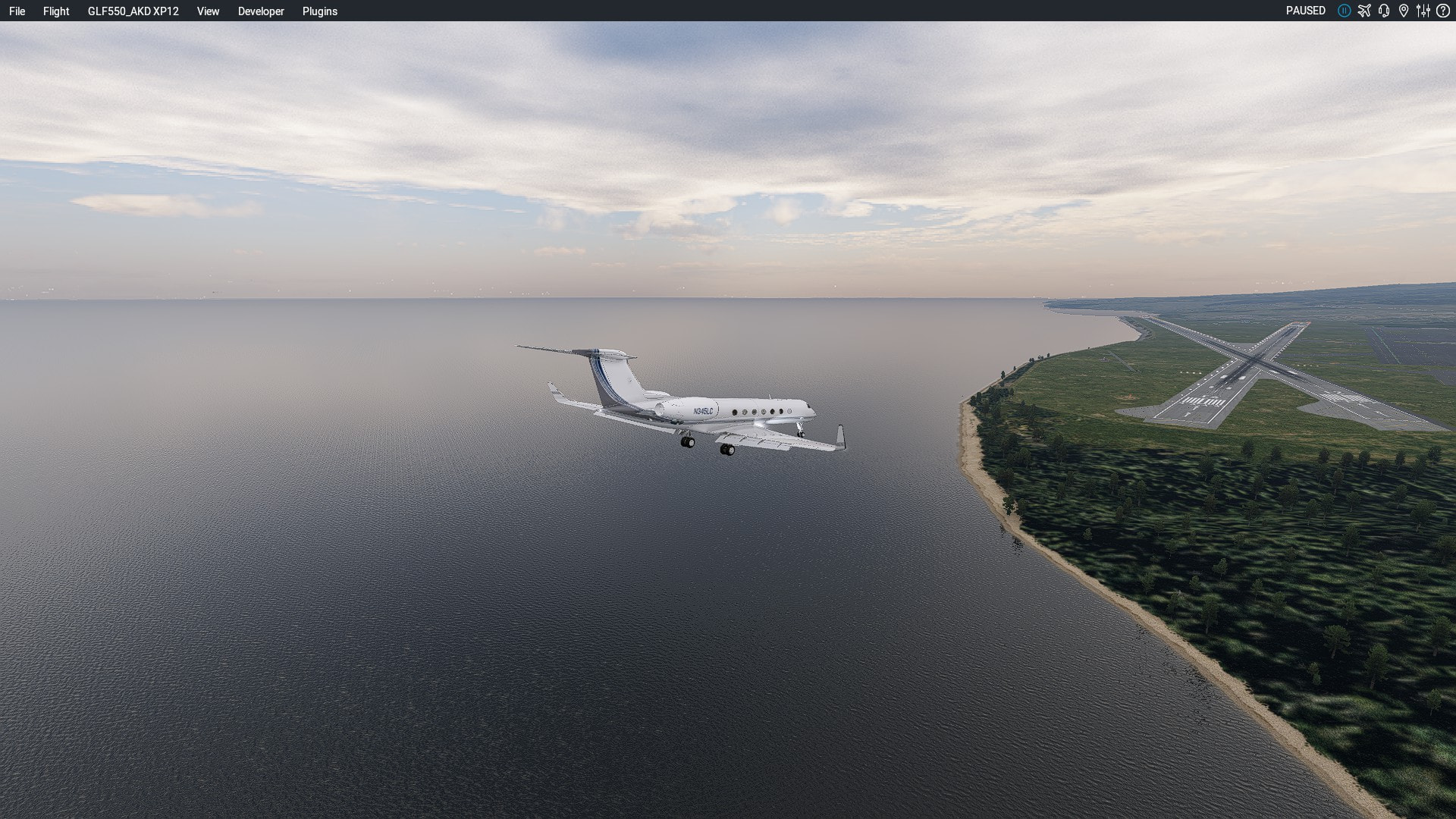
Task: Open the GLF550_AKD XP12 aircraft menu
Action: click(133, 11)
